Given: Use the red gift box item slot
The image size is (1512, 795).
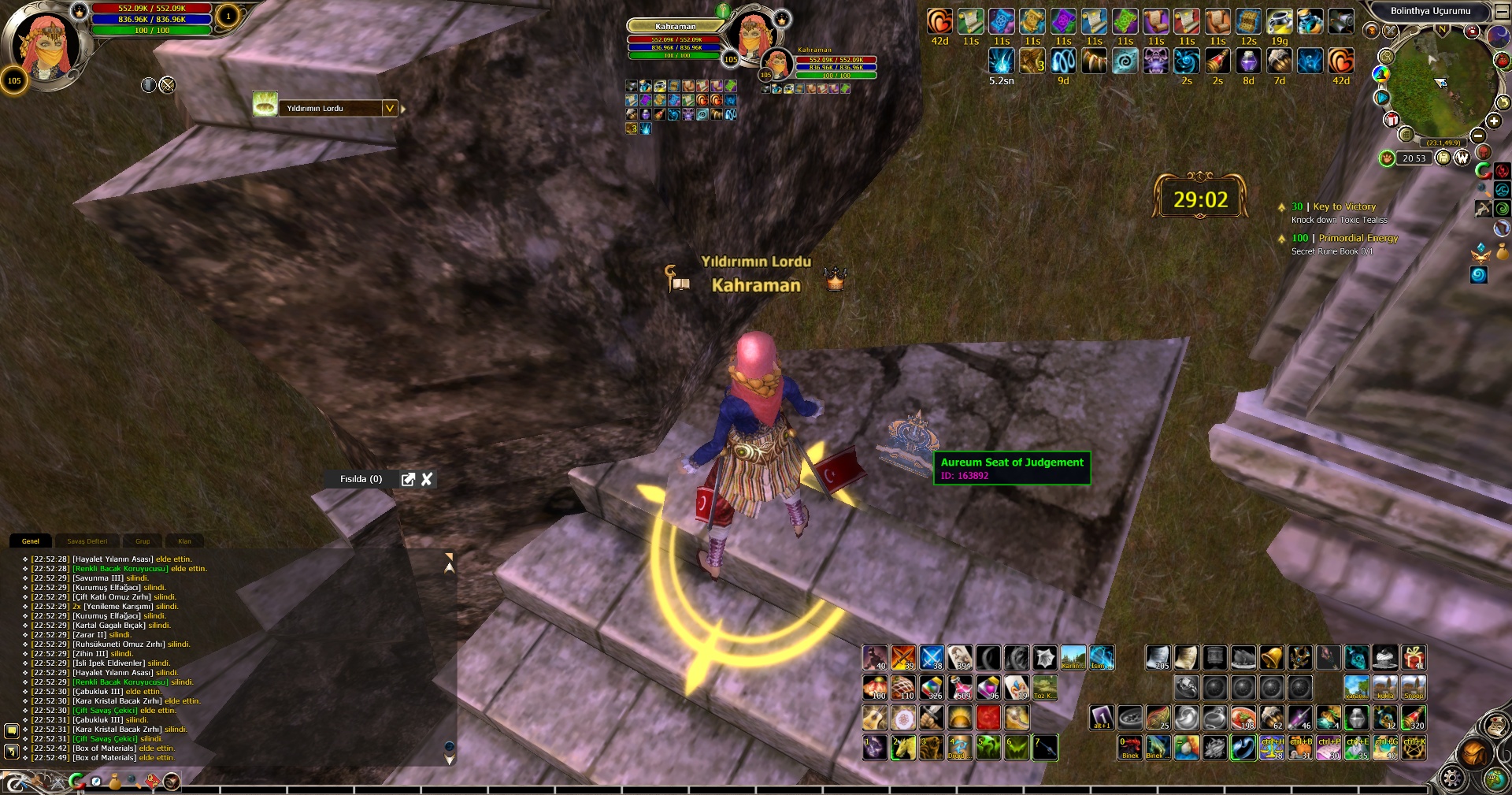Looking at the screenshot, I should [1414, 657].
